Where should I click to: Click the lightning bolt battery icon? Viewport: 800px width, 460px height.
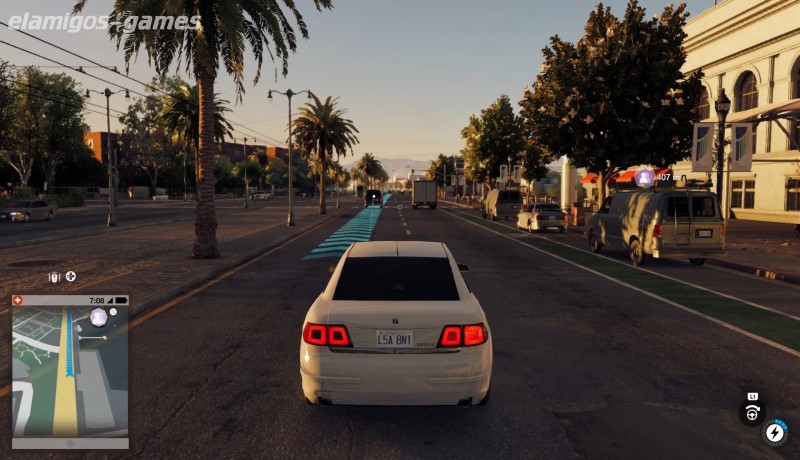pyautogui.click(x=775, y=433)
